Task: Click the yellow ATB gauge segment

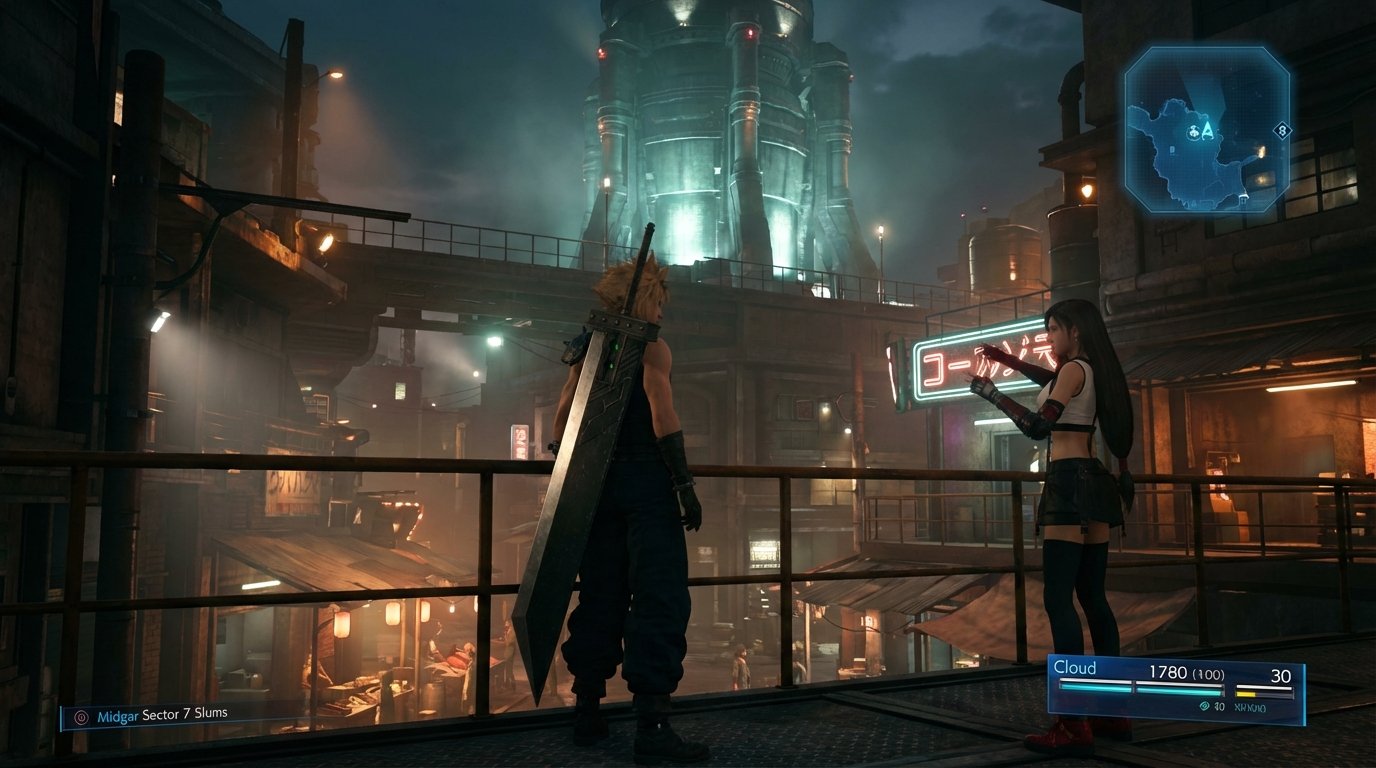Action: pos(1246,693)
